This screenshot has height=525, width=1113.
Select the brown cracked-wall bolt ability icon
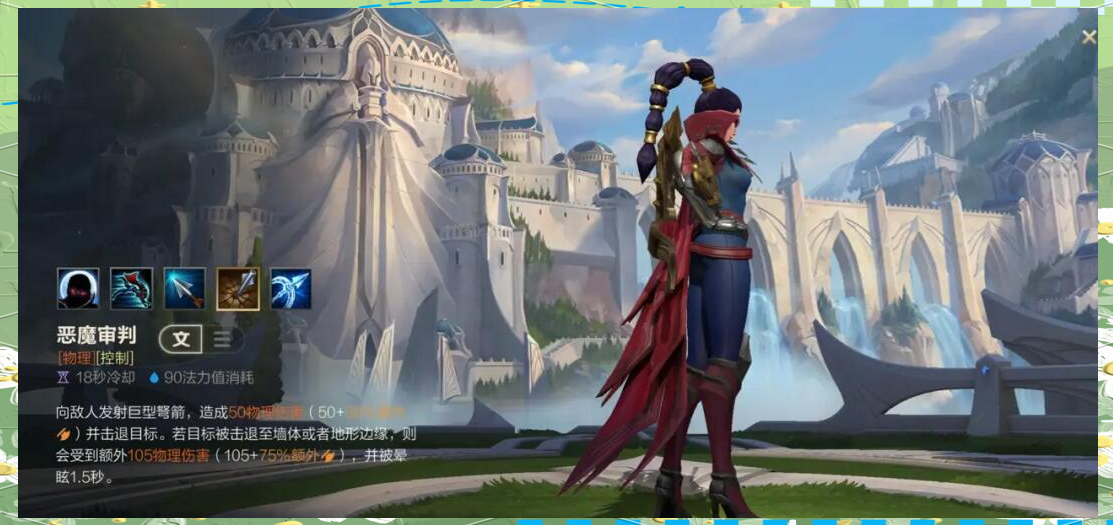pyautogui.click(x=238, y=289)
